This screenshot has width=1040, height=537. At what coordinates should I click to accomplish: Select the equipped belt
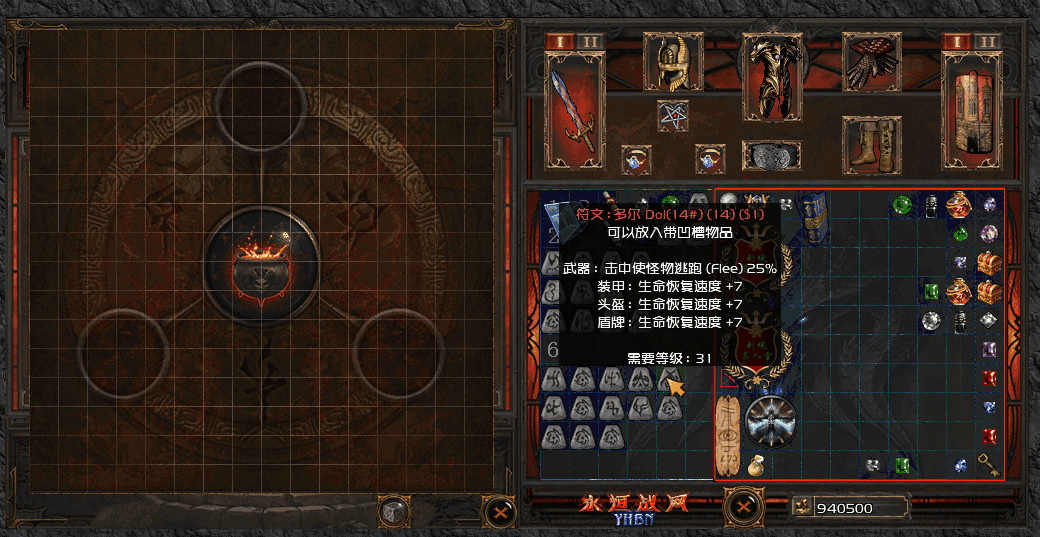click(771, 156)
